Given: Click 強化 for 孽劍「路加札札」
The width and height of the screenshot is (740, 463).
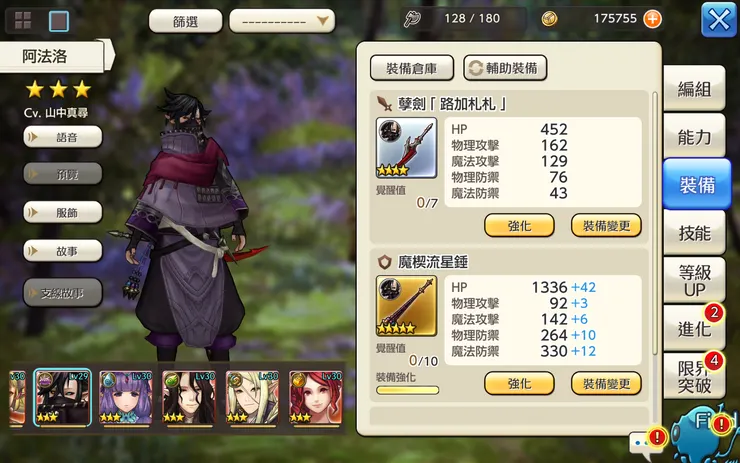Looking at the screenshot, I should (519, 225).
